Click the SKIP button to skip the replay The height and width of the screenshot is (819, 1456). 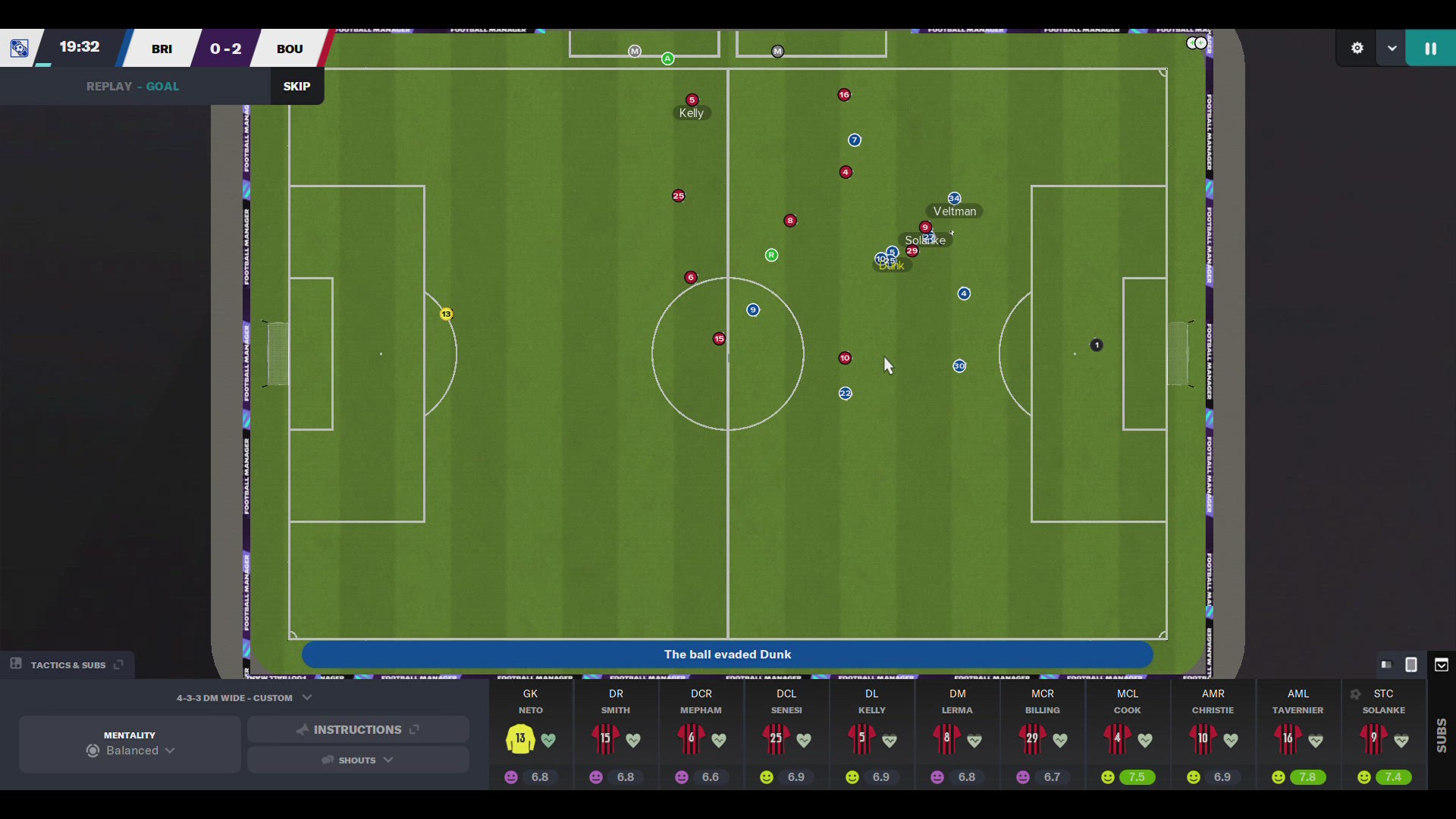click(296, 86)
